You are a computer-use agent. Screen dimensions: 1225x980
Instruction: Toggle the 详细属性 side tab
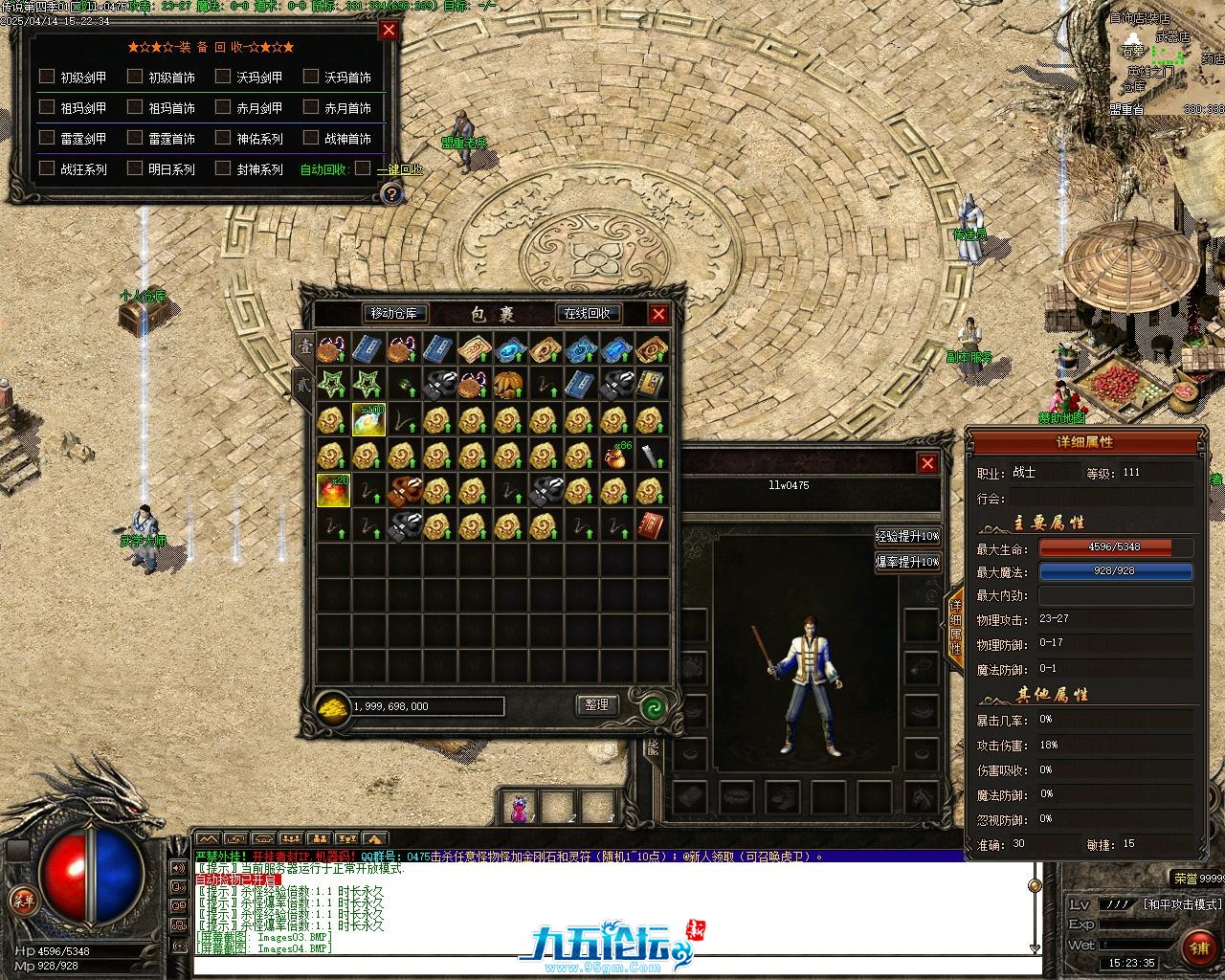(955, 620)
